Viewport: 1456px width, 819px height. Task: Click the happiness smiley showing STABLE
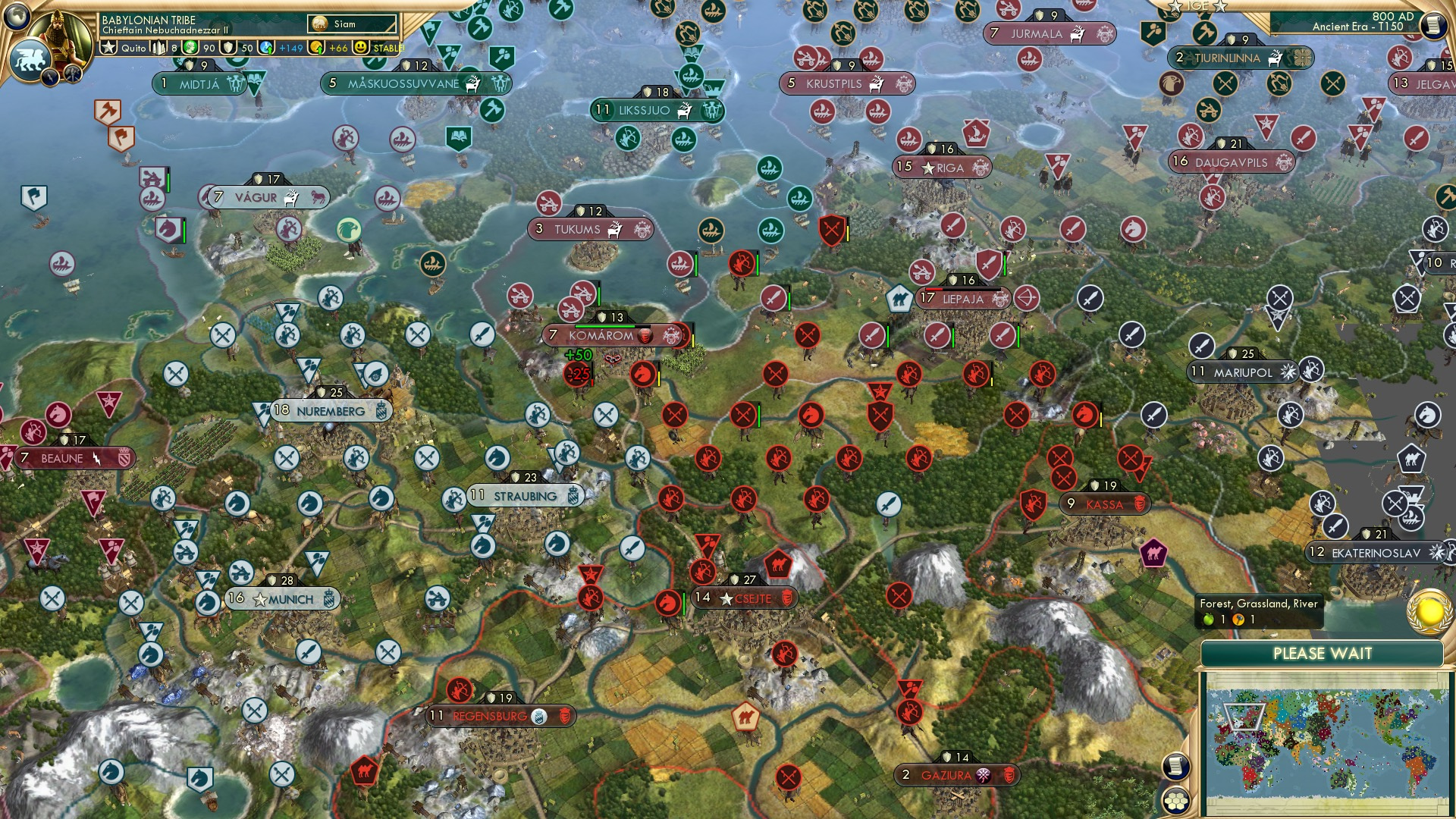click(x=359, y=48)
